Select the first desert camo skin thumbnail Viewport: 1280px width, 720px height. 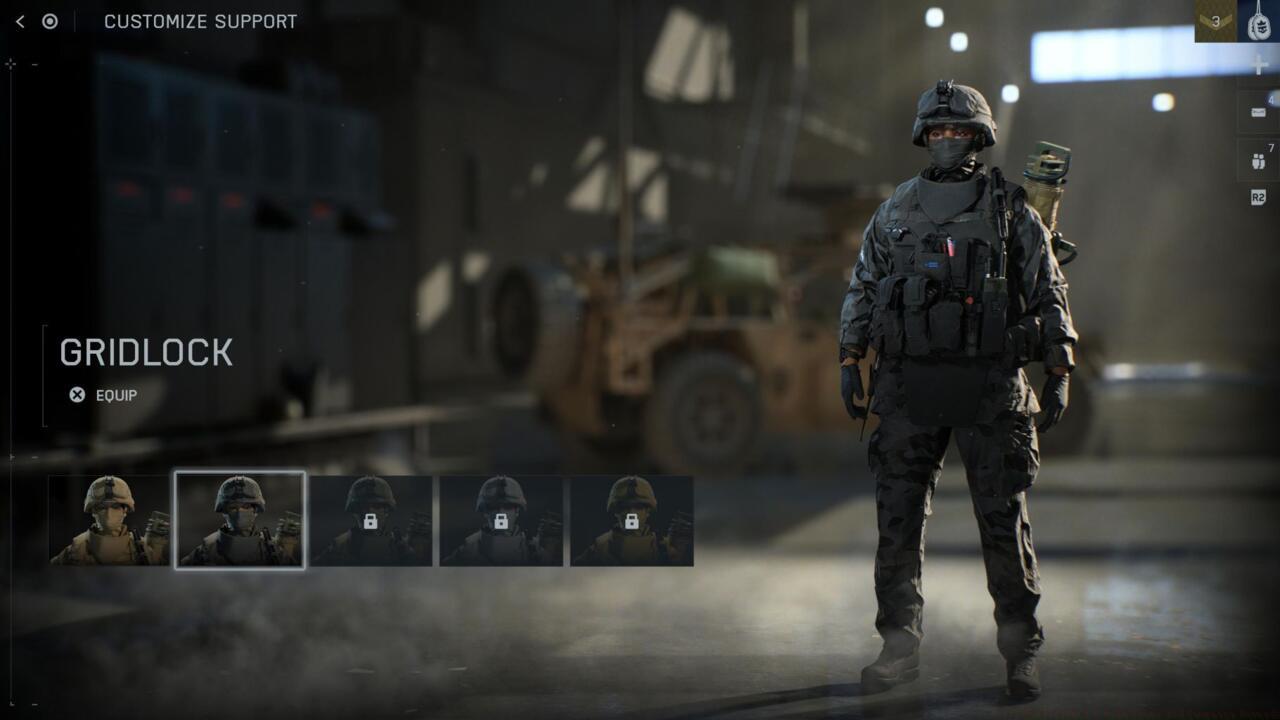pyautogui.click(x=108, y=521)
